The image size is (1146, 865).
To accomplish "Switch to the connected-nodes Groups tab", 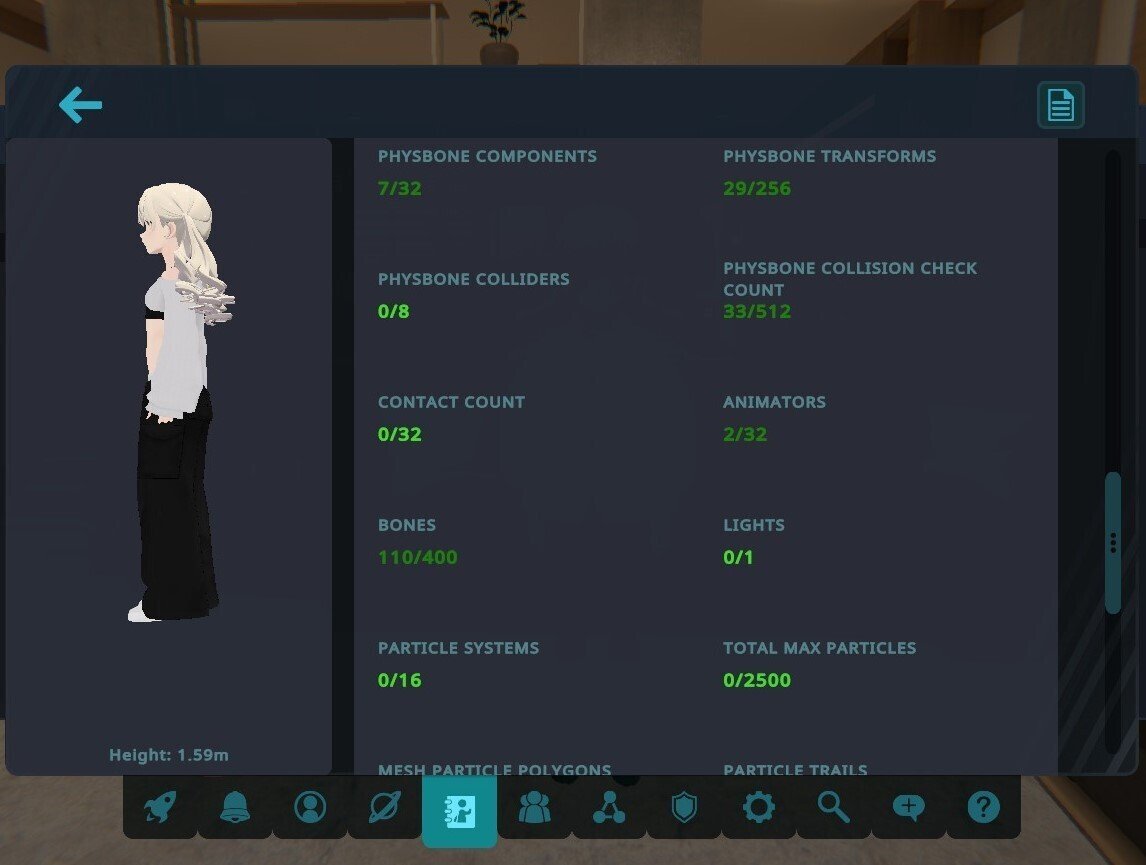I will (609, 807).
